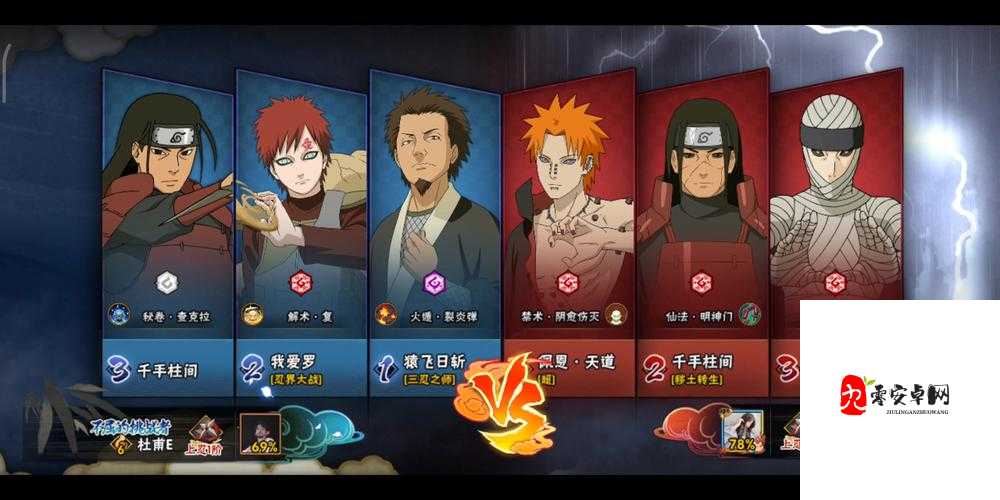Tap the 仙法·明神门 scroll icon
This screenshot has width=1000, height=500.
coord(749,314)
